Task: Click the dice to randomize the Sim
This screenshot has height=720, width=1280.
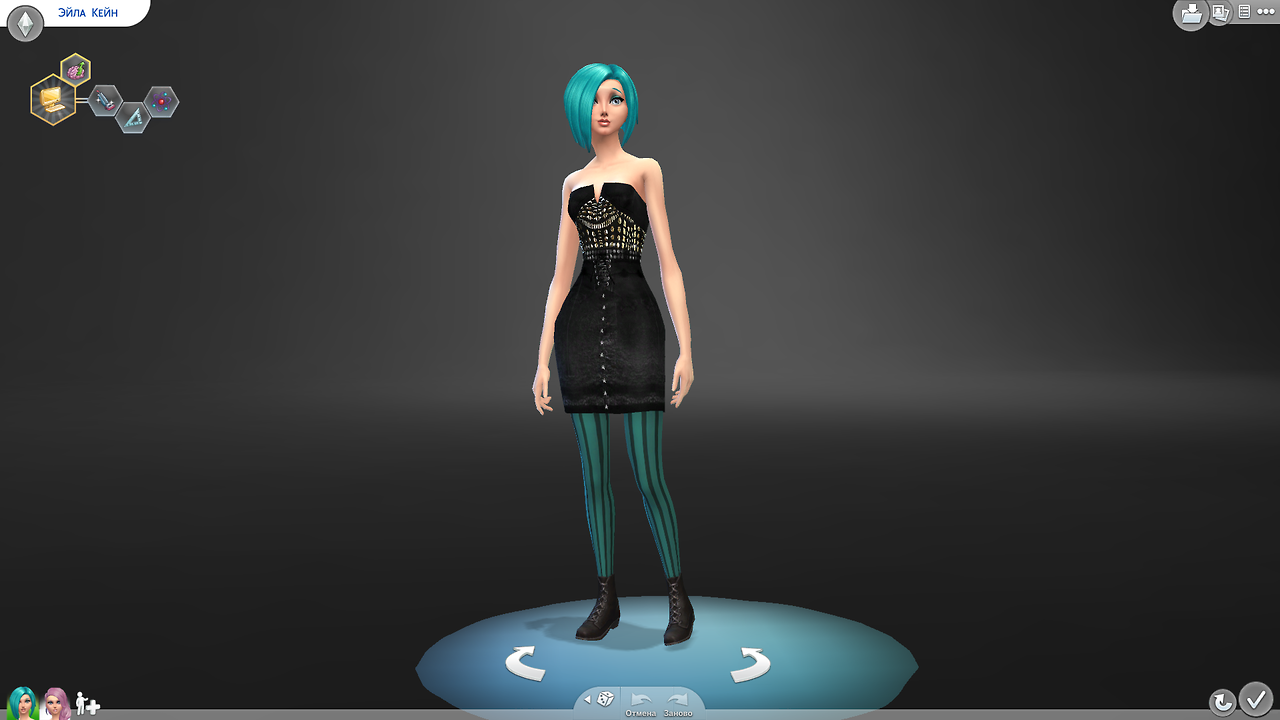Action: (x=605, y=699)
